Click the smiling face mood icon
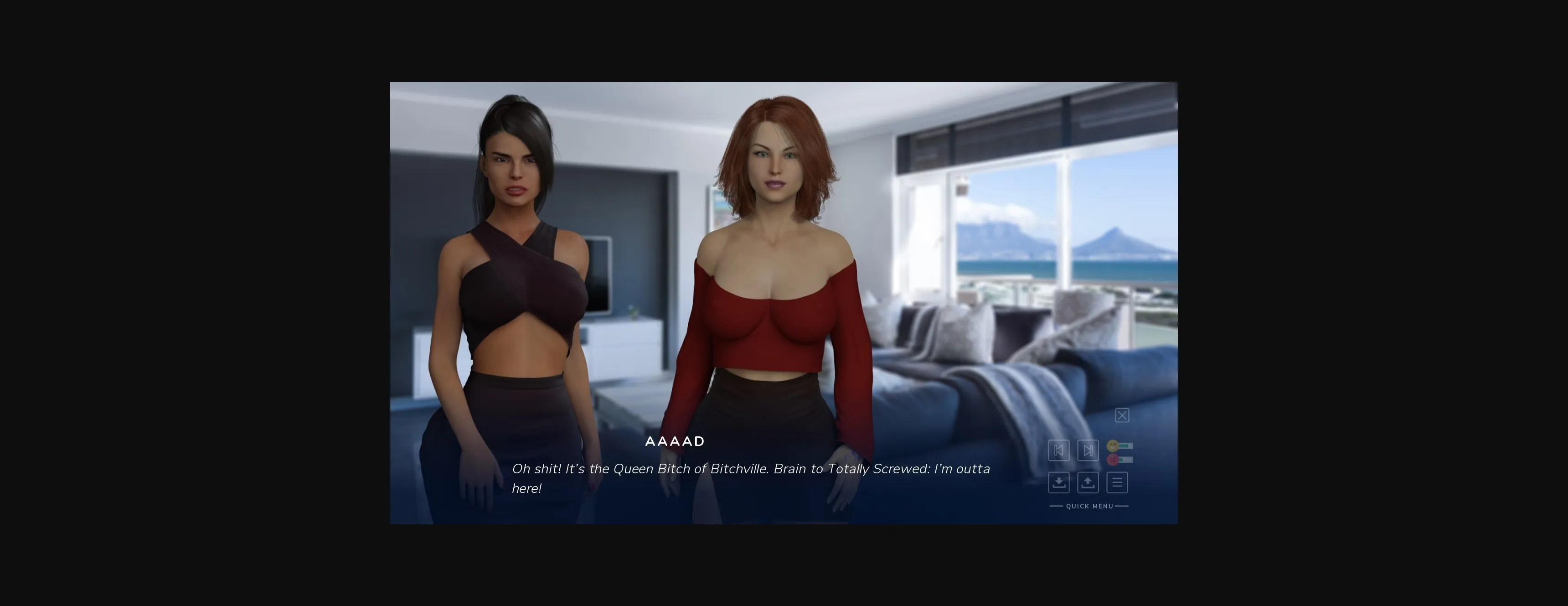The image size is (1568, 606). tap(1113, 445)
